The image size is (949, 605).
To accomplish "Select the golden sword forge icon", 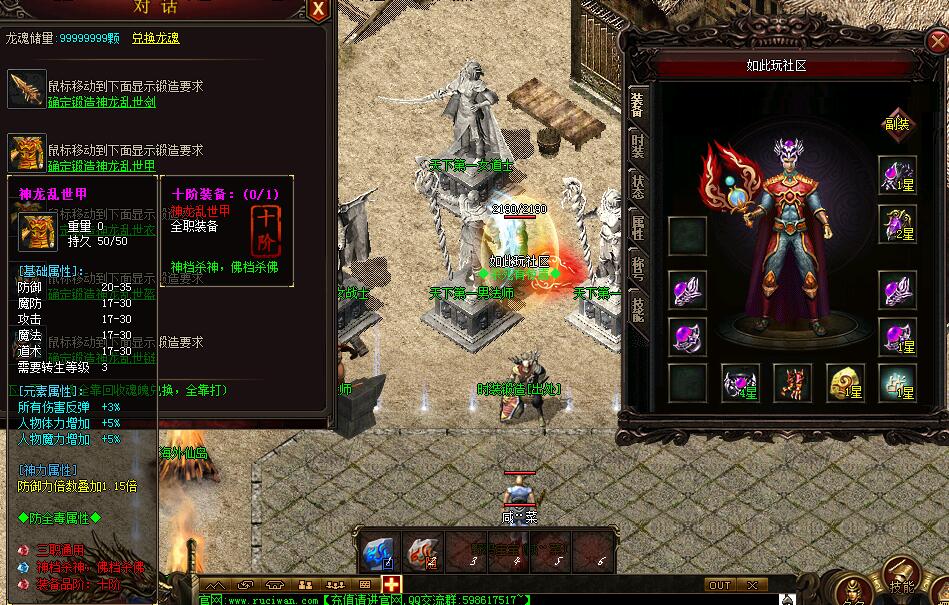I will tap(27, 90).
